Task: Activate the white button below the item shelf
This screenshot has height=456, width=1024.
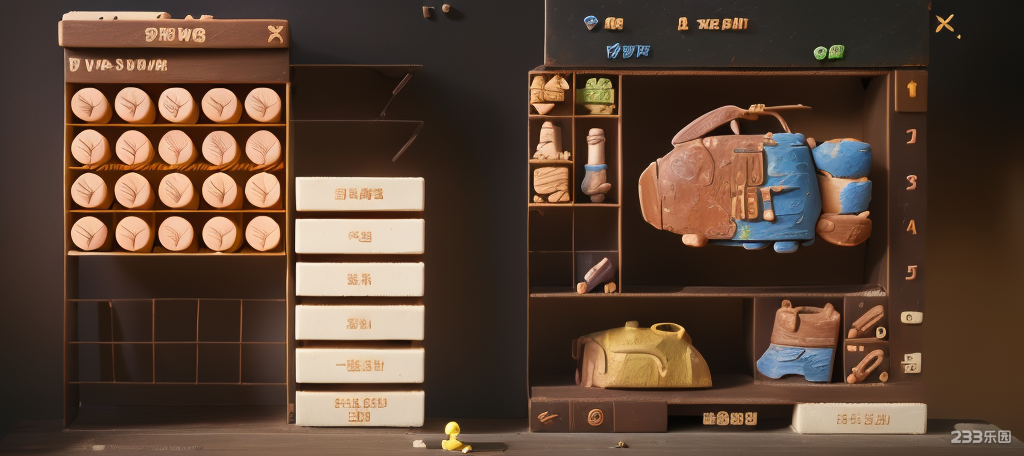Action: click(x=858, y=418)
